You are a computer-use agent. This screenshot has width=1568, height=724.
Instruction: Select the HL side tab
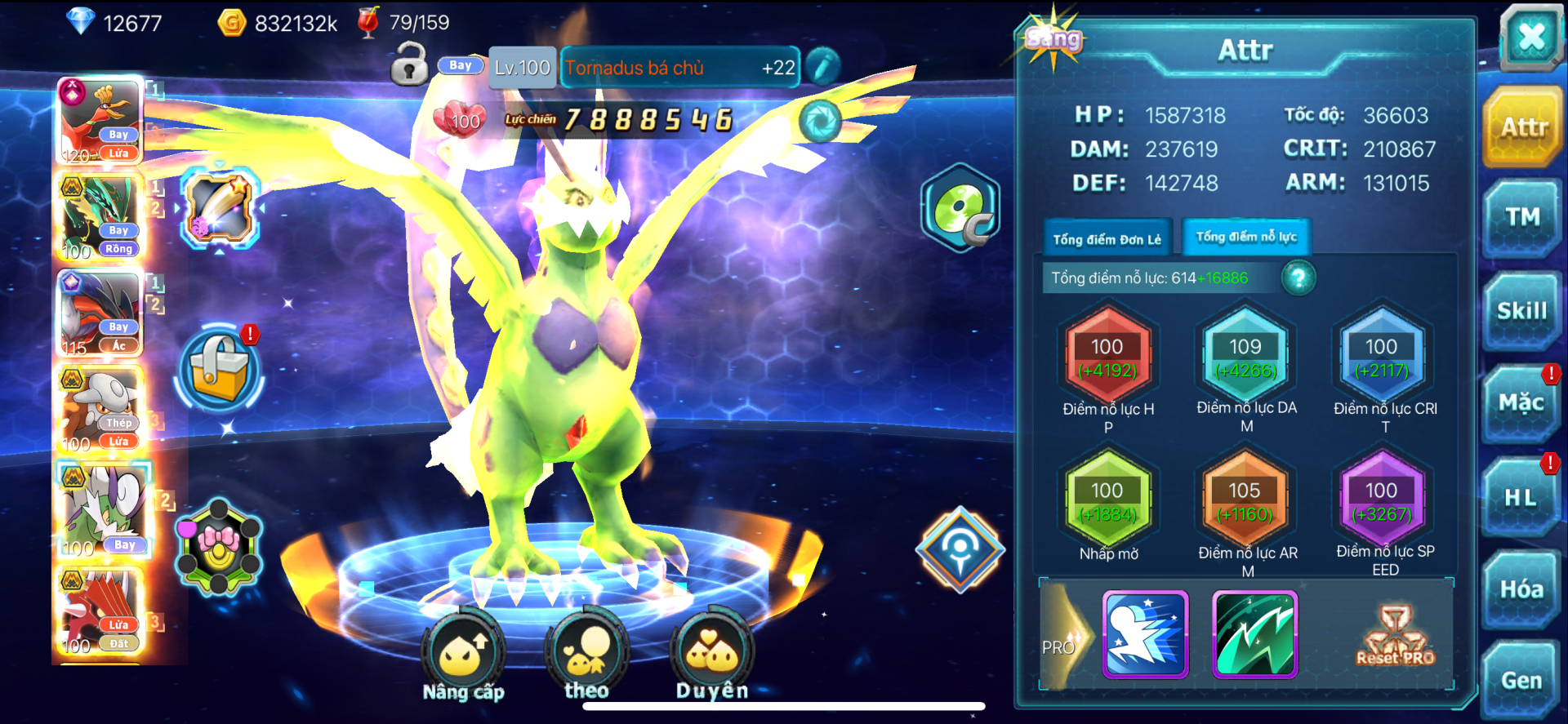pyautogui.click(x=1521, y=497)
